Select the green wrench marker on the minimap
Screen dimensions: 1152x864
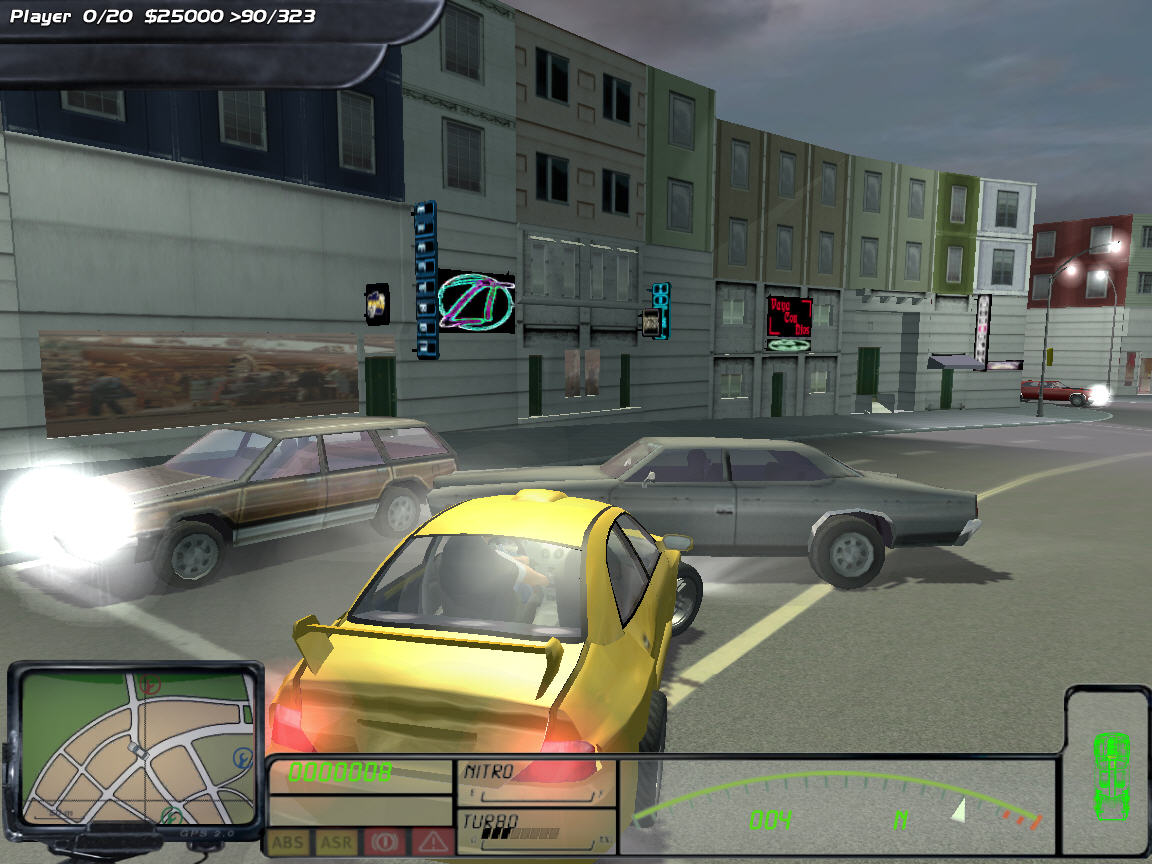172,815
